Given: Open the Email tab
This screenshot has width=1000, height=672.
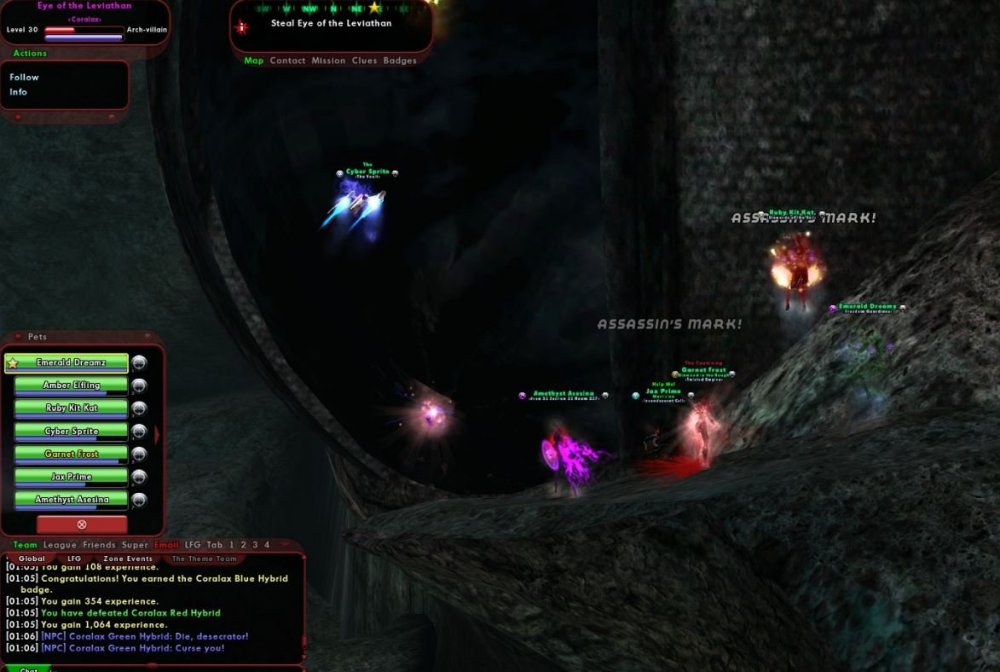Looking at the screenshot, I should pos(166,545).
